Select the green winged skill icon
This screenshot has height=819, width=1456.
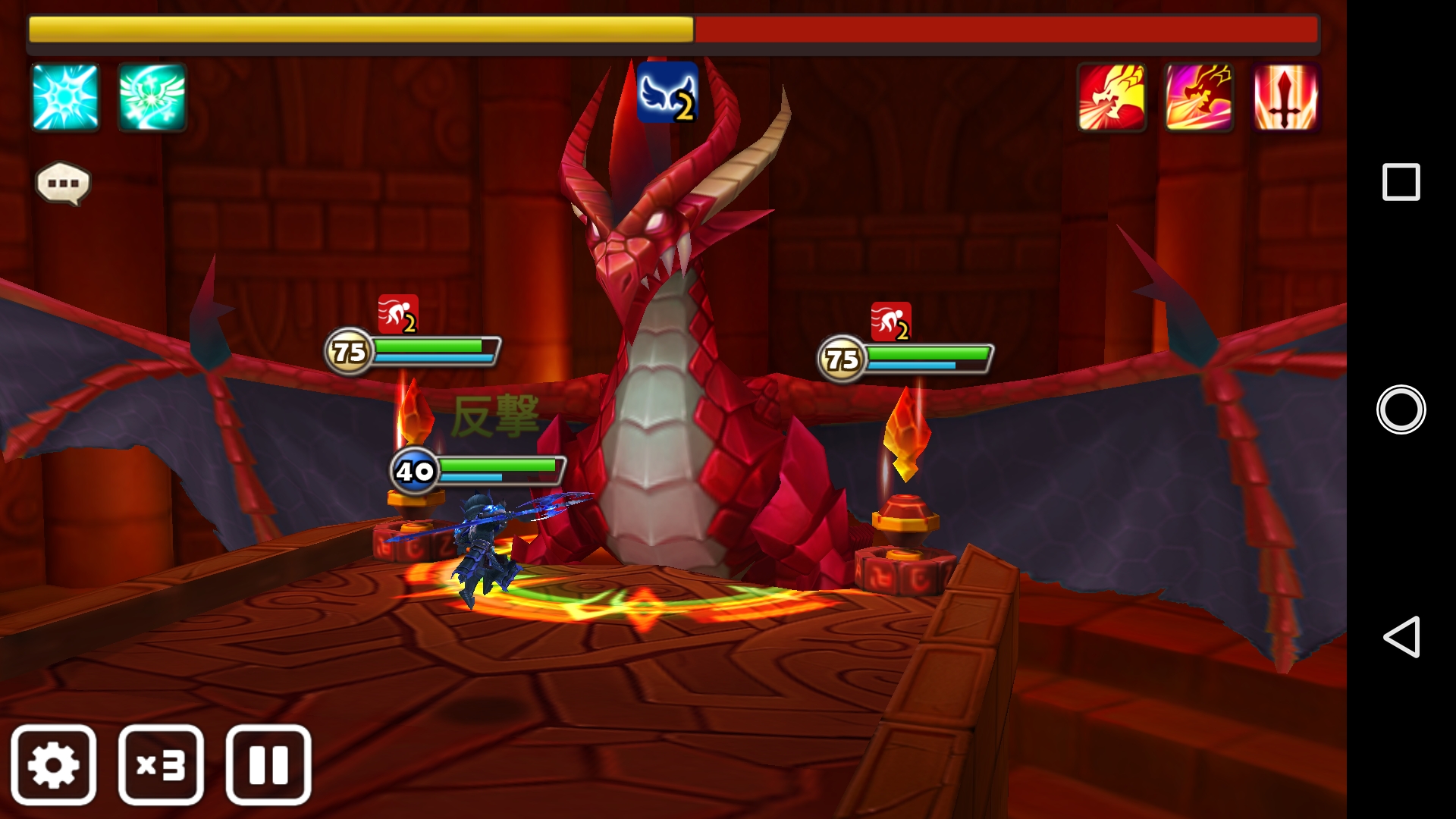point(152,97)
